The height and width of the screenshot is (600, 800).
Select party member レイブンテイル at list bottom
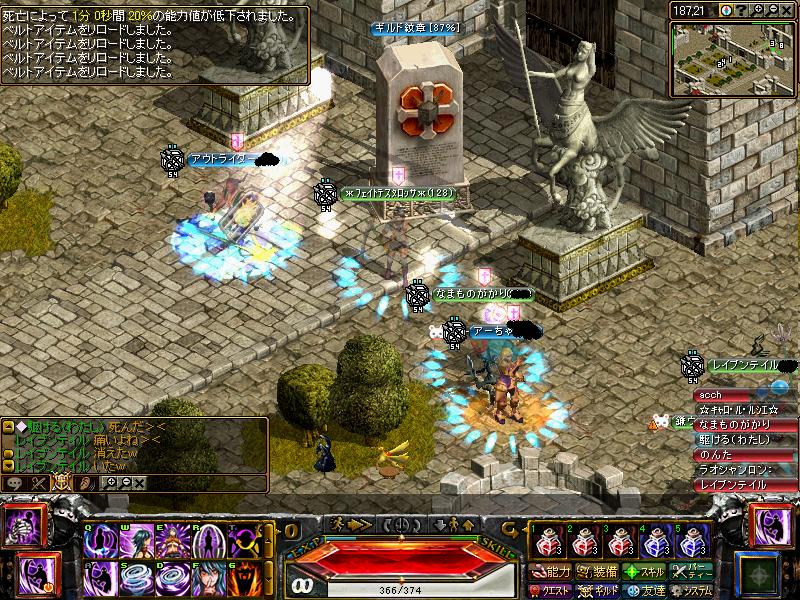[744, 484]
